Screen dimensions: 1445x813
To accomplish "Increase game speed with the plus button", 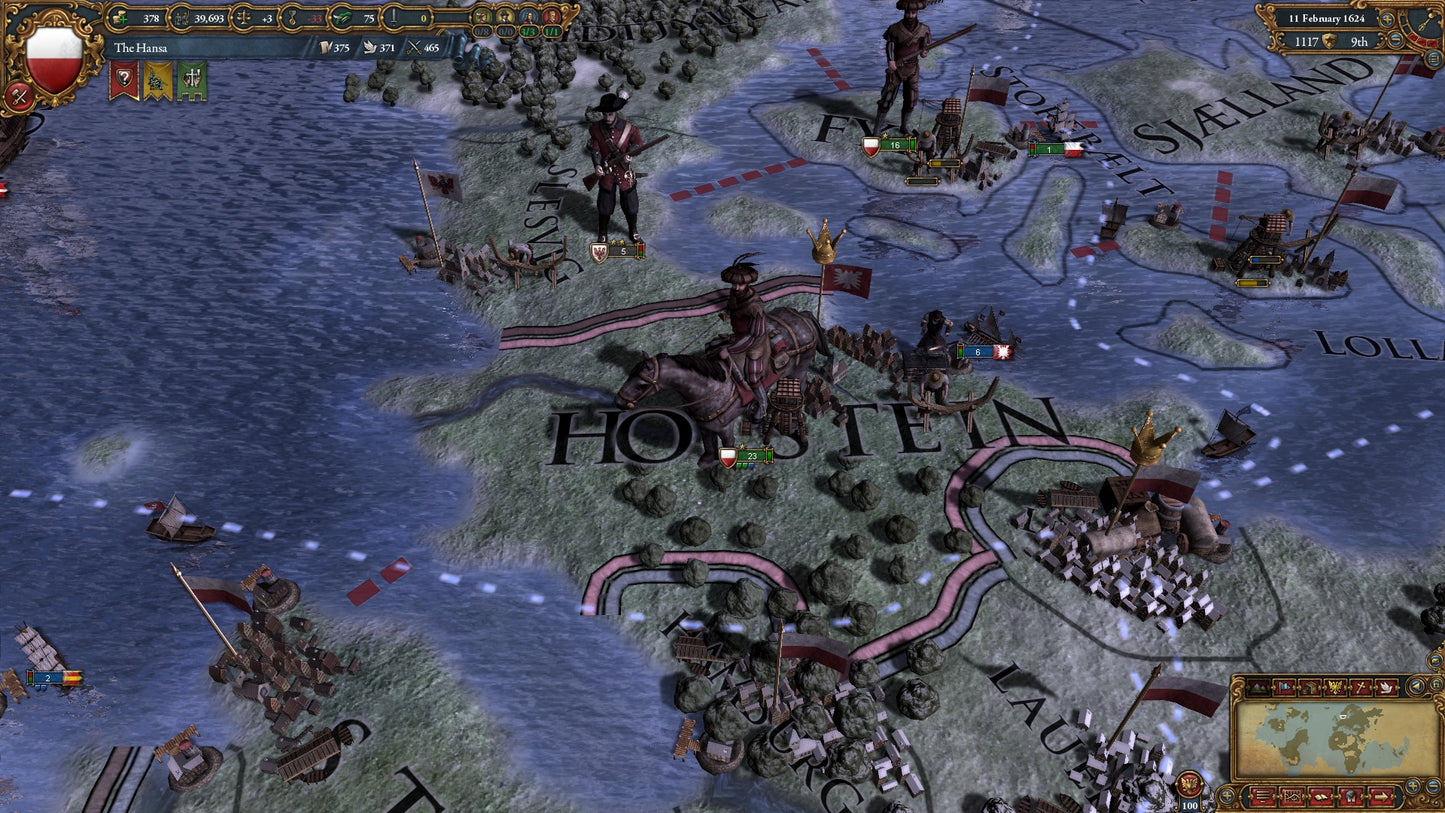I will tap(1387, 19).
